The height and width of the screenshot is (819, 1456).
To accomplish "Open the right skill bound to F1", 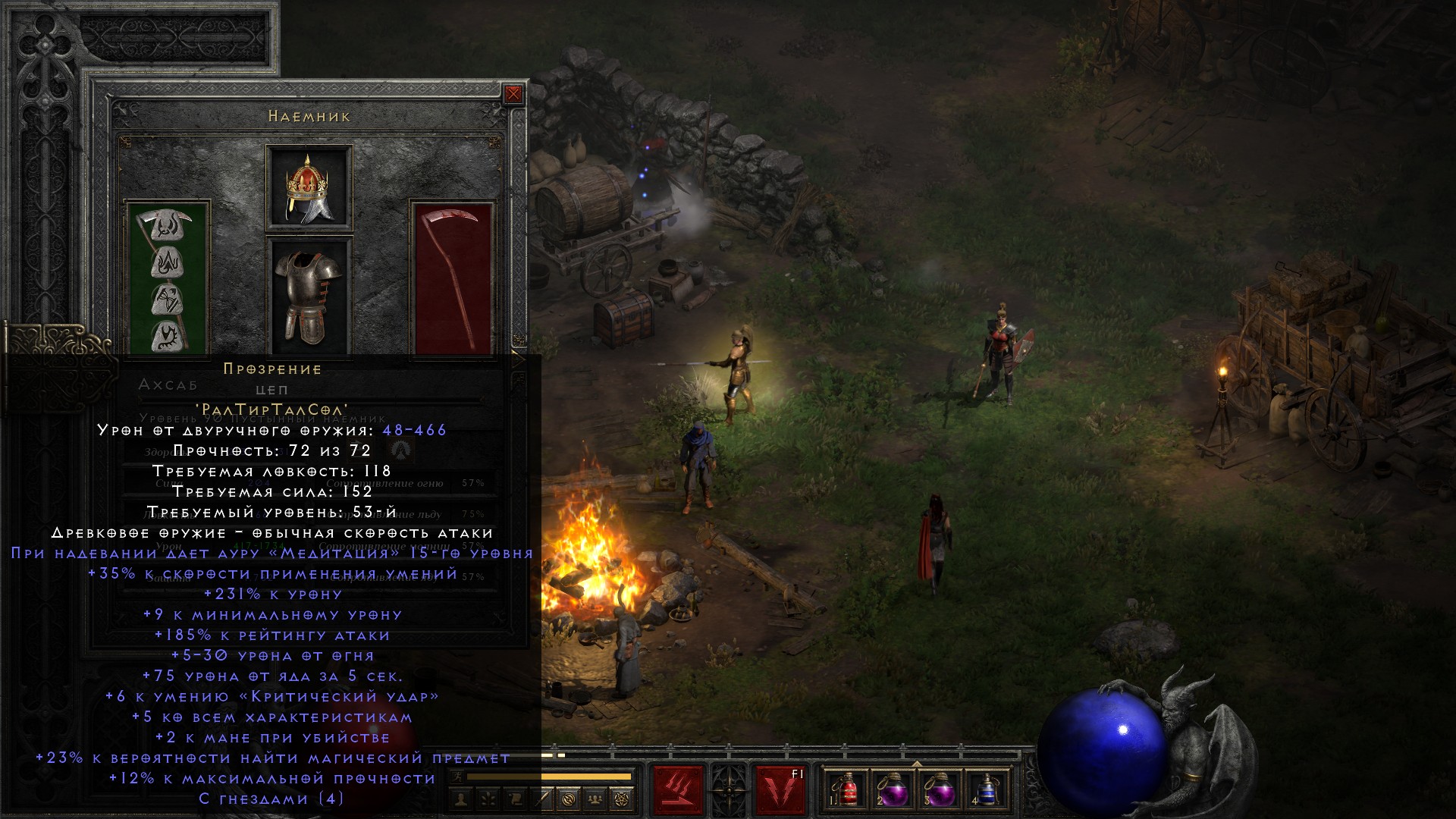I will coord(781,789).
